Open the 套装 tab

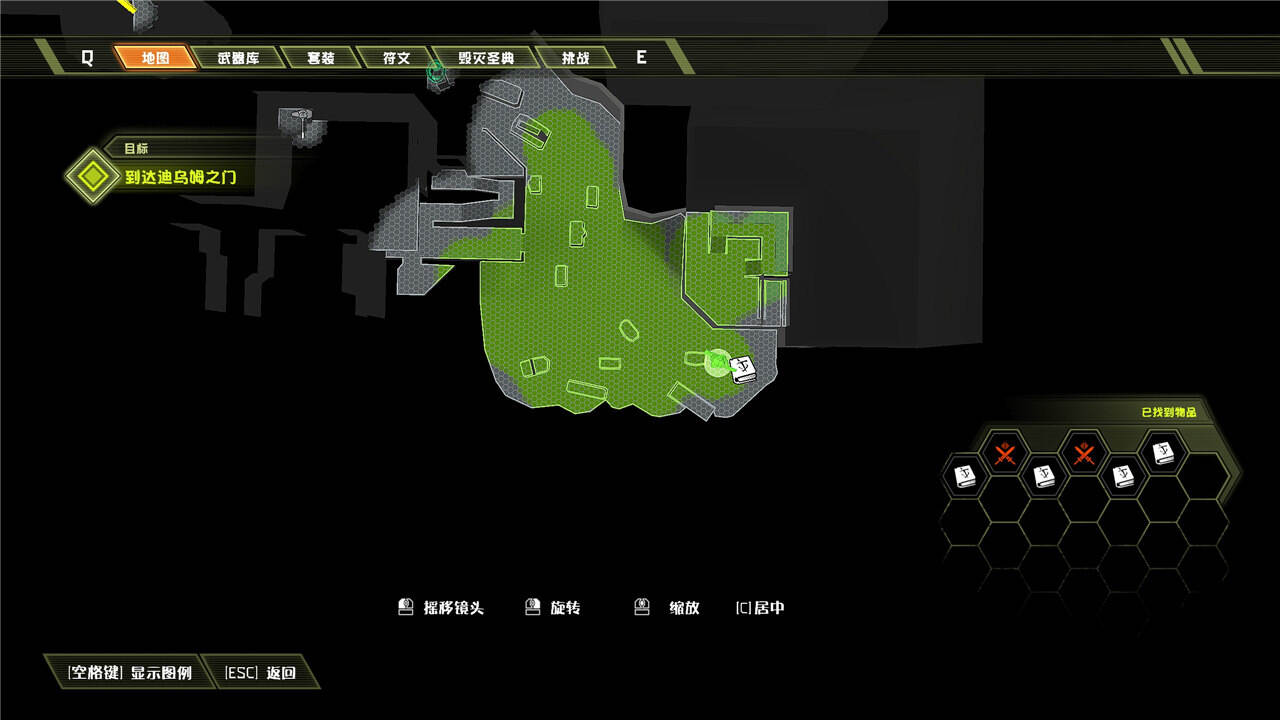[320, 58]
